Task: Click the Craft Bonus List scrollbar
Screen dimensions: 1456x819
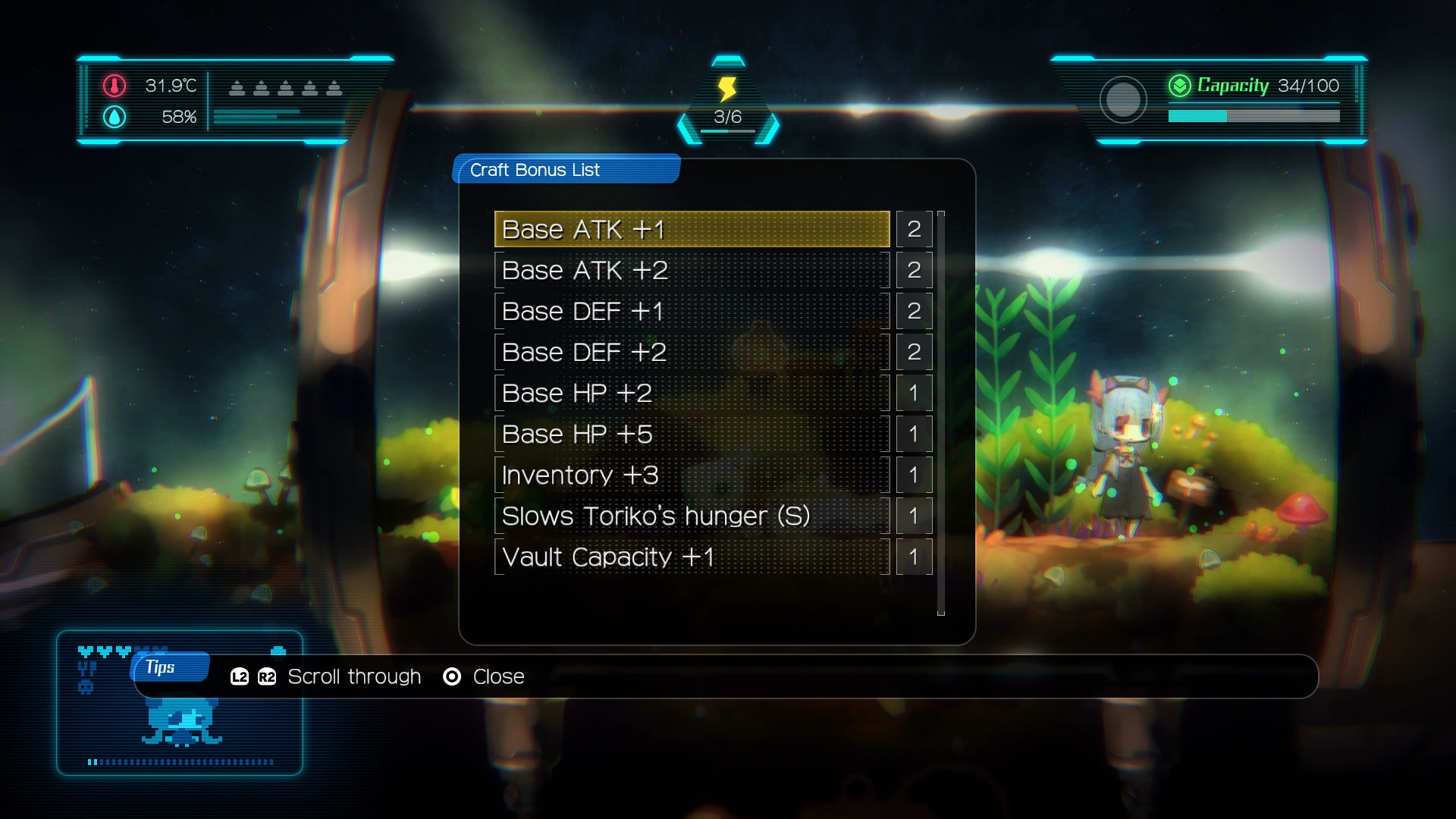Action: pos(941,413)
